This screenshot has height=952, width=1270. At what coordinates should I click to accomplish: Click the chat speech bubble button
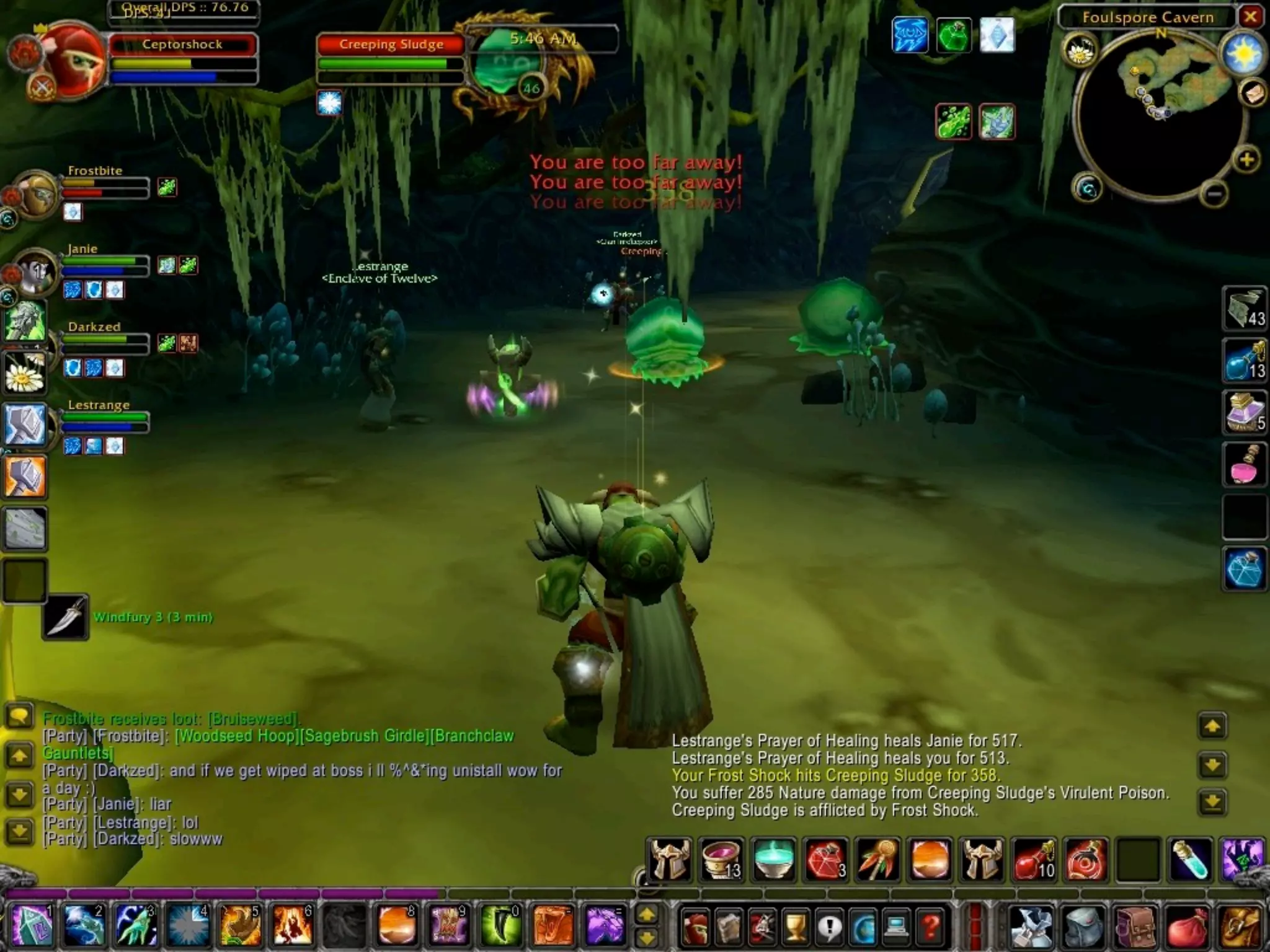[x=19, y=717]
